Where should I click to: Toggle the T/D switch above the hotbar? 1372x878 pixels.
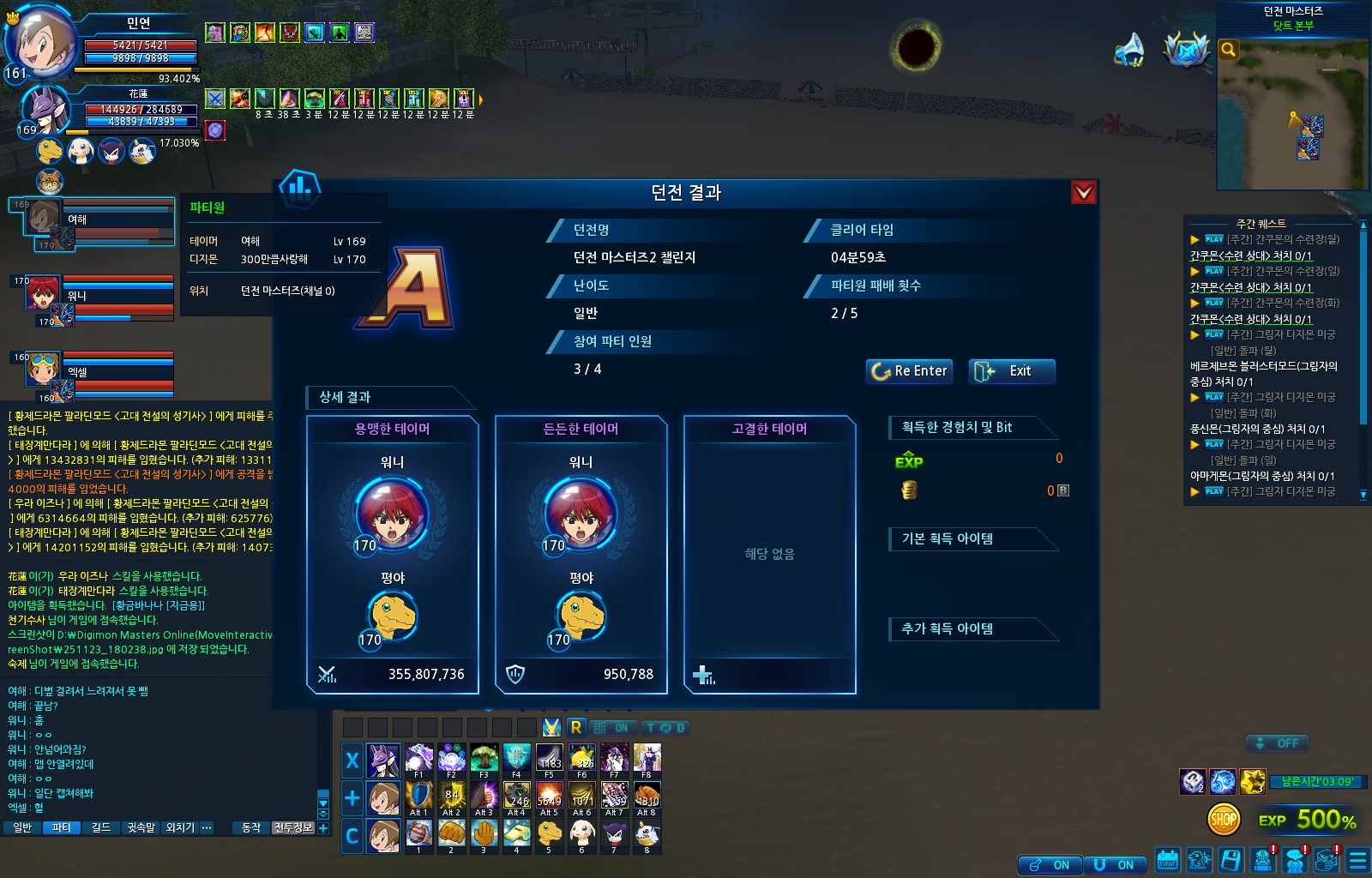click(x=665, y=728)
